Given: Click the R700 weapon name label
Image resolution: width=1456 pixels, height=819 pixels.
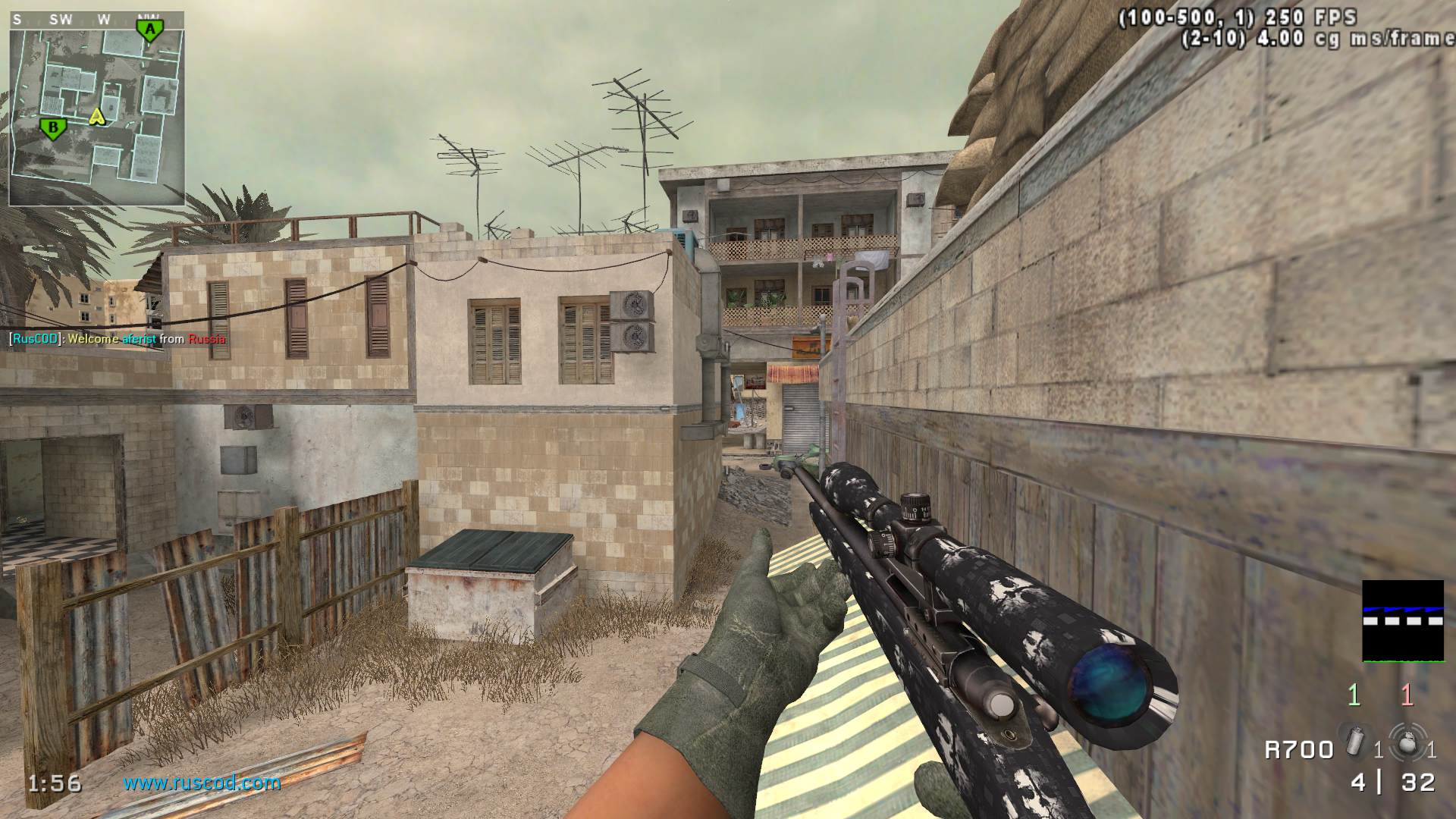Looking at the screenshot, I should 1298,750.
